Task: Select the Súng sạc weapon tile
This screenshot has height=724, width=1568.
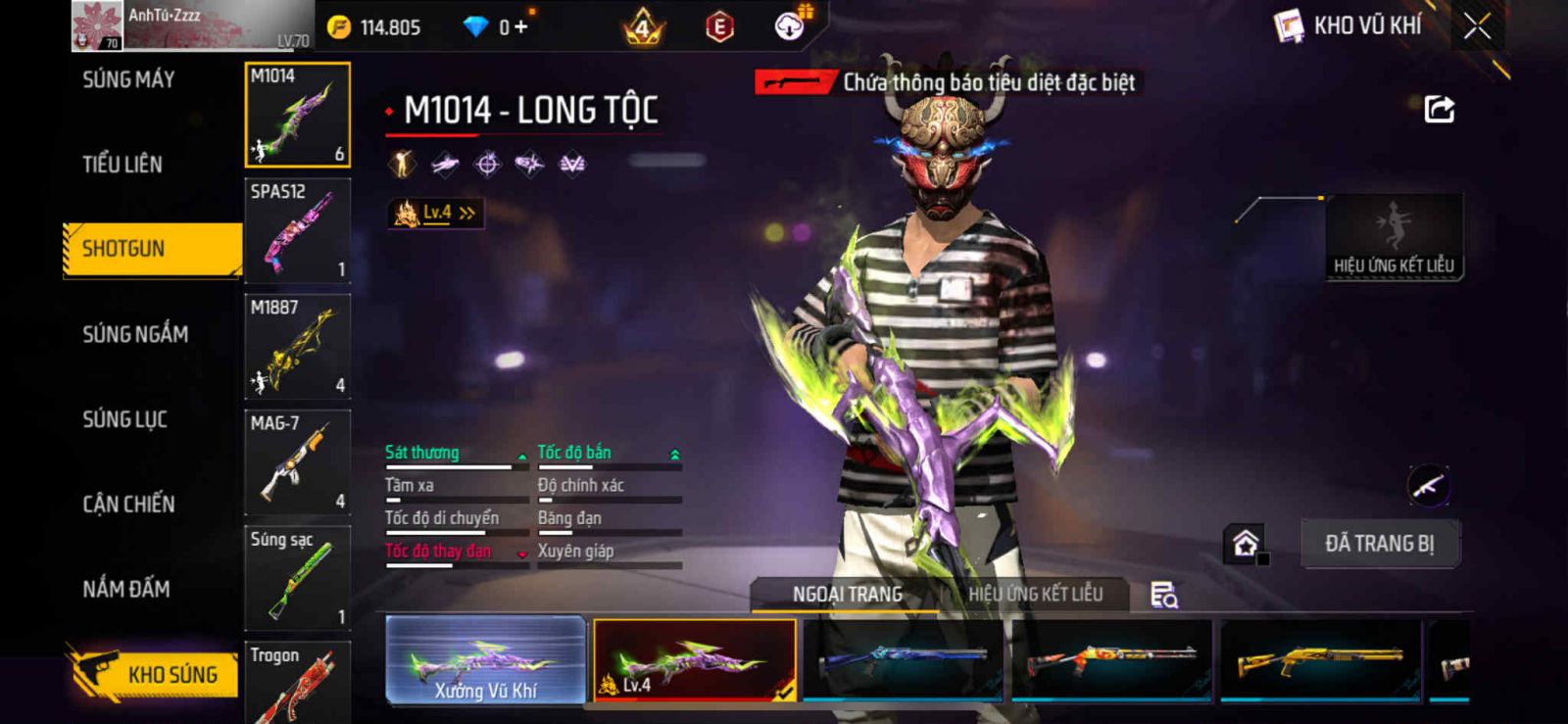Action: 297,578
